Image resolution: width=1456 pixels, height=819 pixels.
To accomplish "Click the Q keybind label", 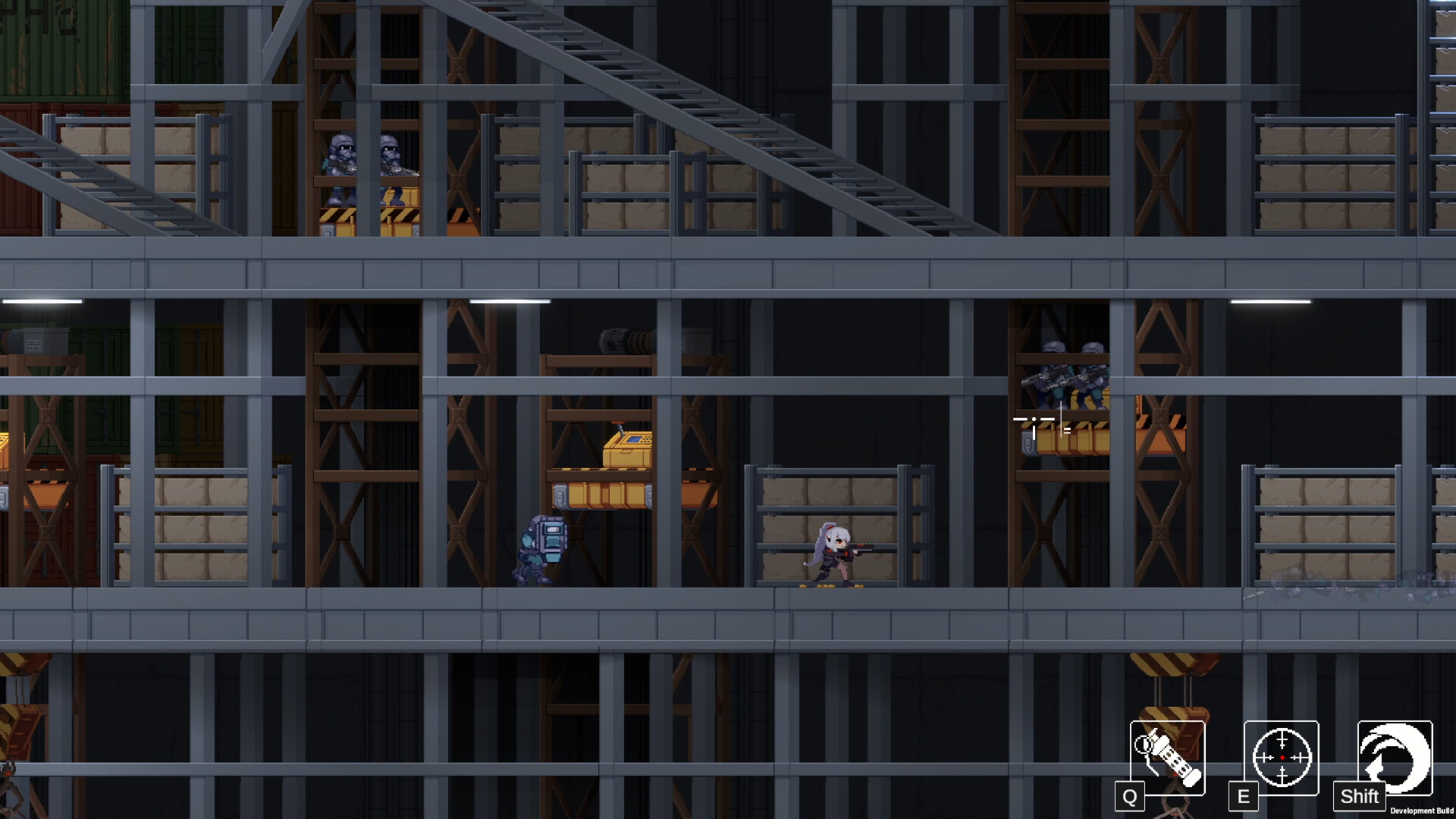I will click(1131, 797).
